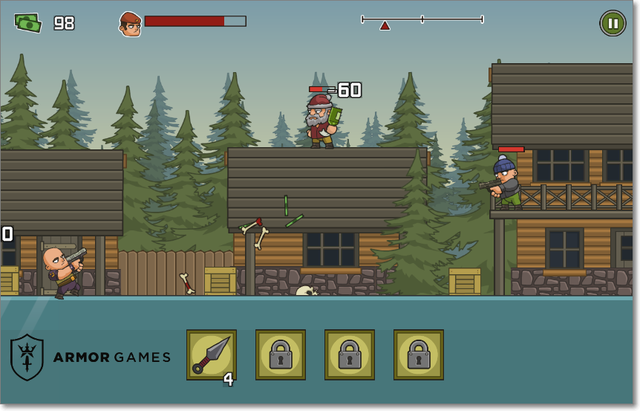Open the Armor Games logo link
The width and height of the screenshot is (640, 411).
click(x=91, y=357)
